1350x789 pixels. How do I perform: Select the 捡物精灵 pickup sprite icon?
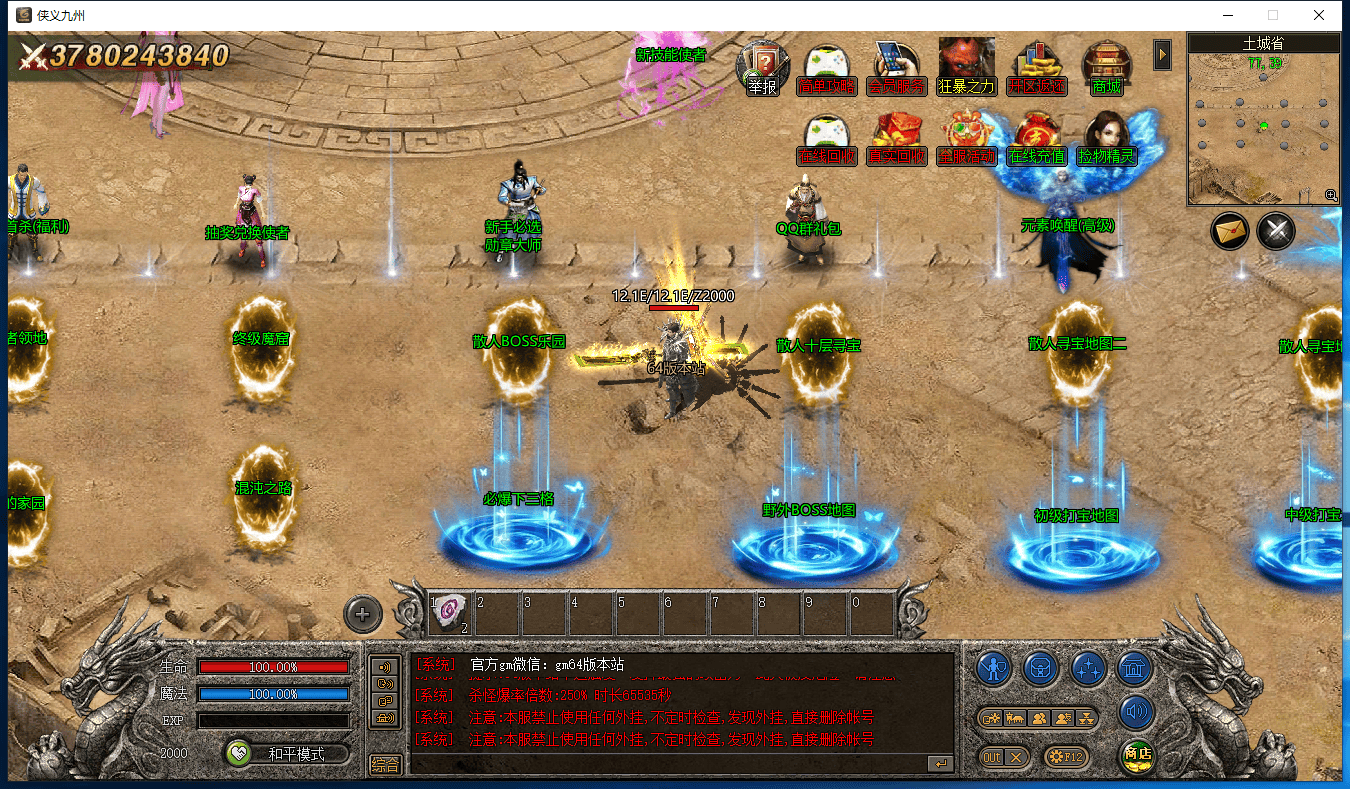click(1106, 138)
